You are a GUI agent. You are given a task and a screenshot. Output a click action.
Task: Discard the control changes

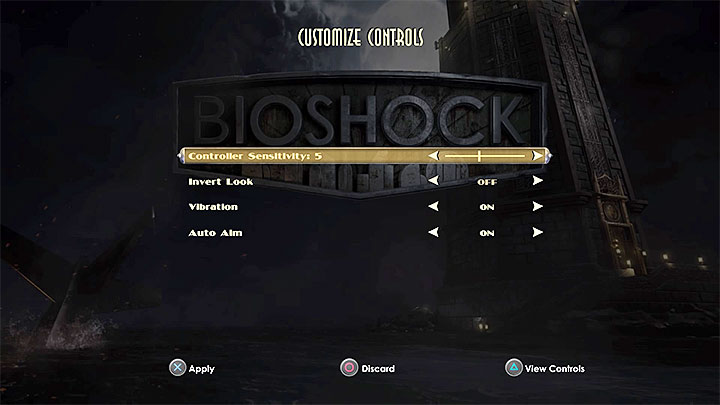coord(367,369)
